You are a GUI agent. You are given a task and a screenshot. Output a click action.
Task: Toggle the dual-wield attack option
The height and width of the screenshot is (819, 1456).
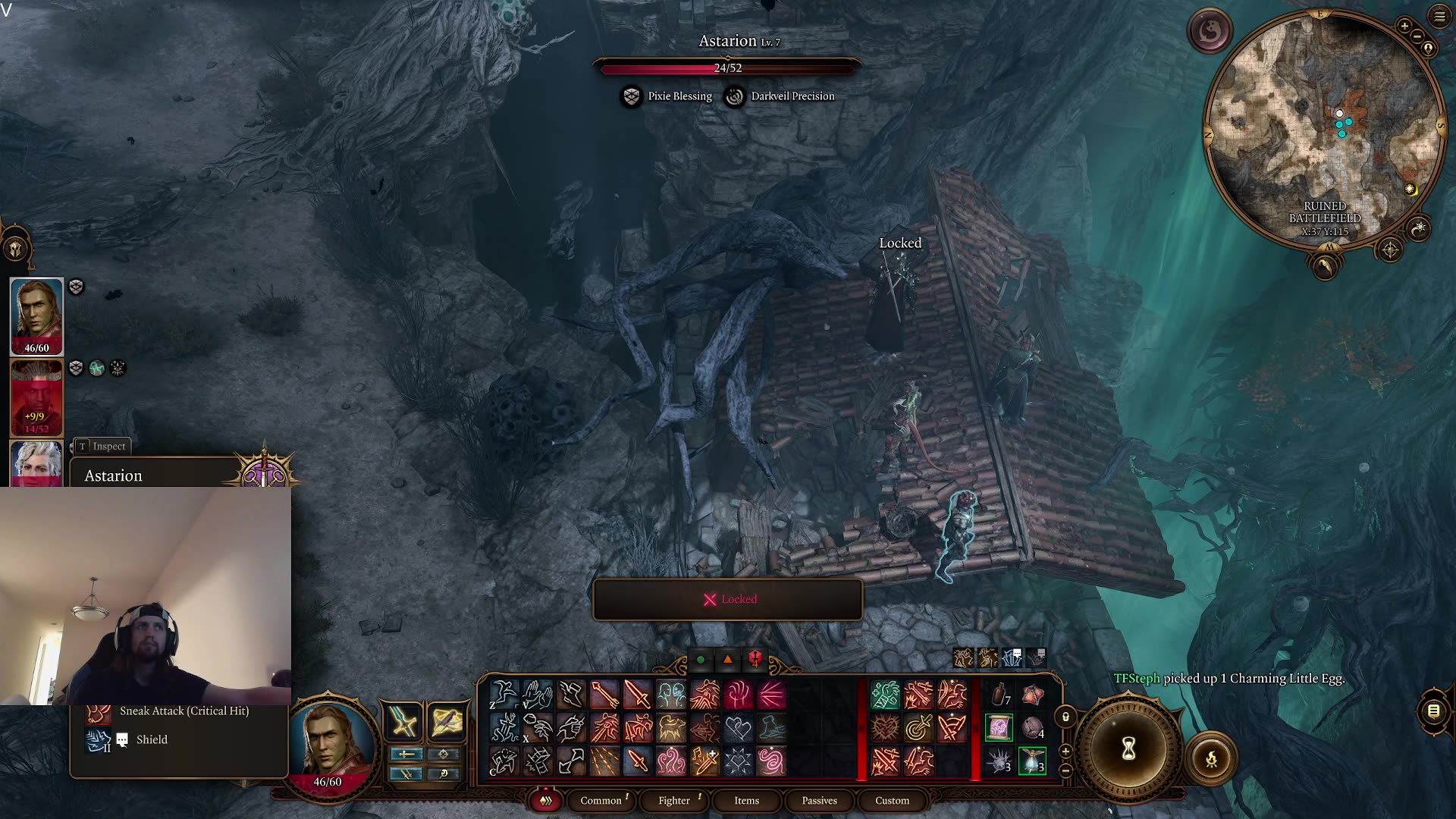pyautogui.click(x=406, y=773)
